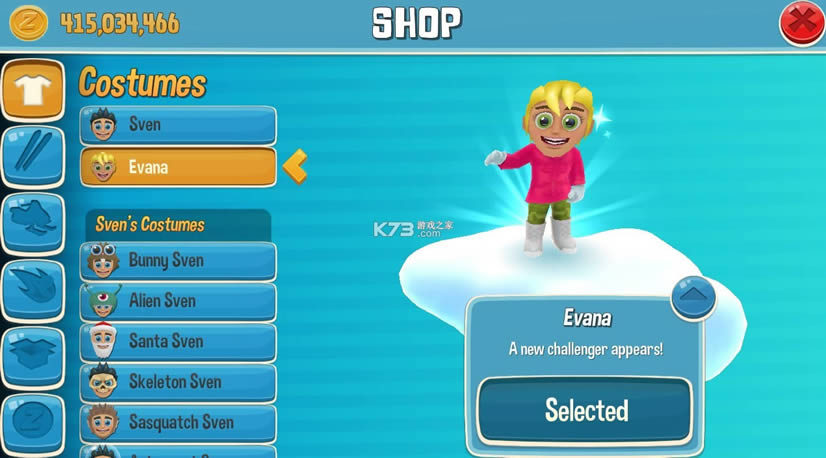Choose Evana from the costumes list
This screenshot has height=458, width=826.
point(178,167)
